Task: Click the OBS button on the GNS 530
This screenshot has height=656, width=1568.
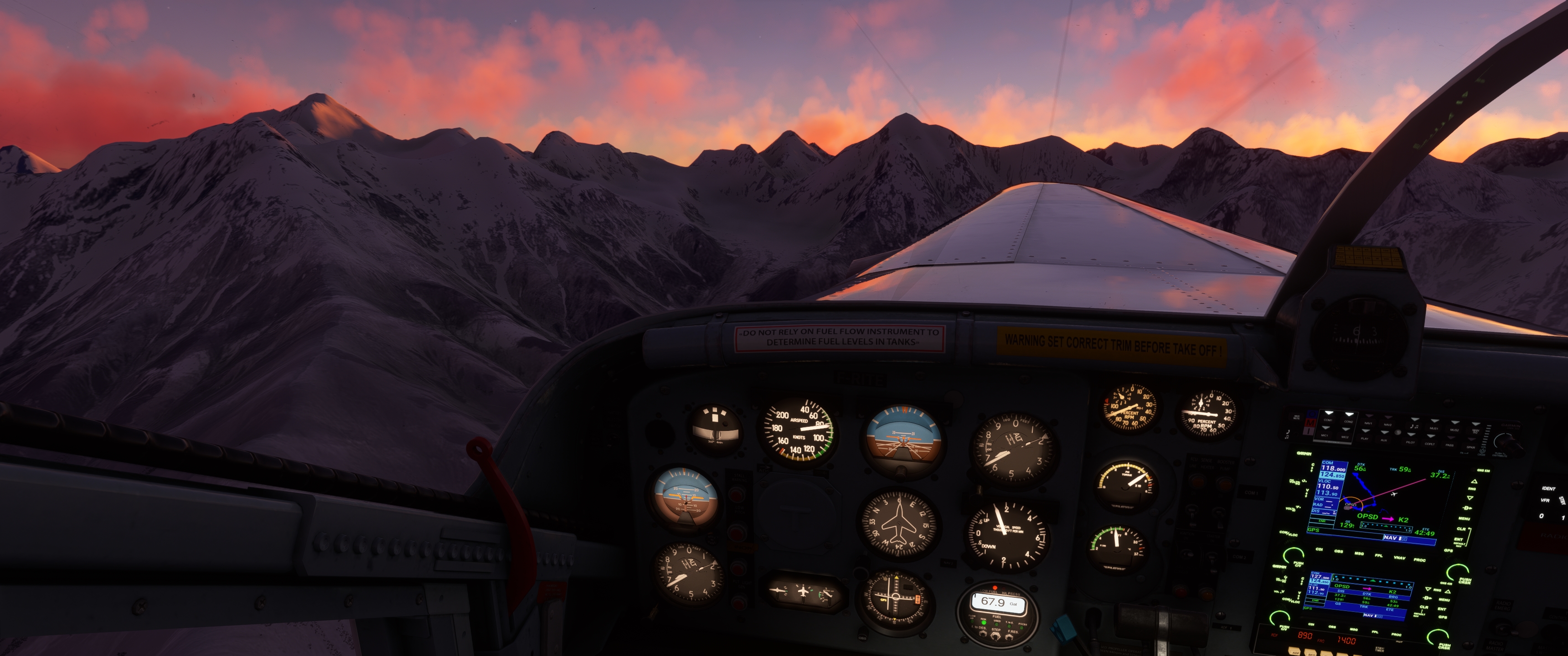Action: click(x=1339, y=551)
